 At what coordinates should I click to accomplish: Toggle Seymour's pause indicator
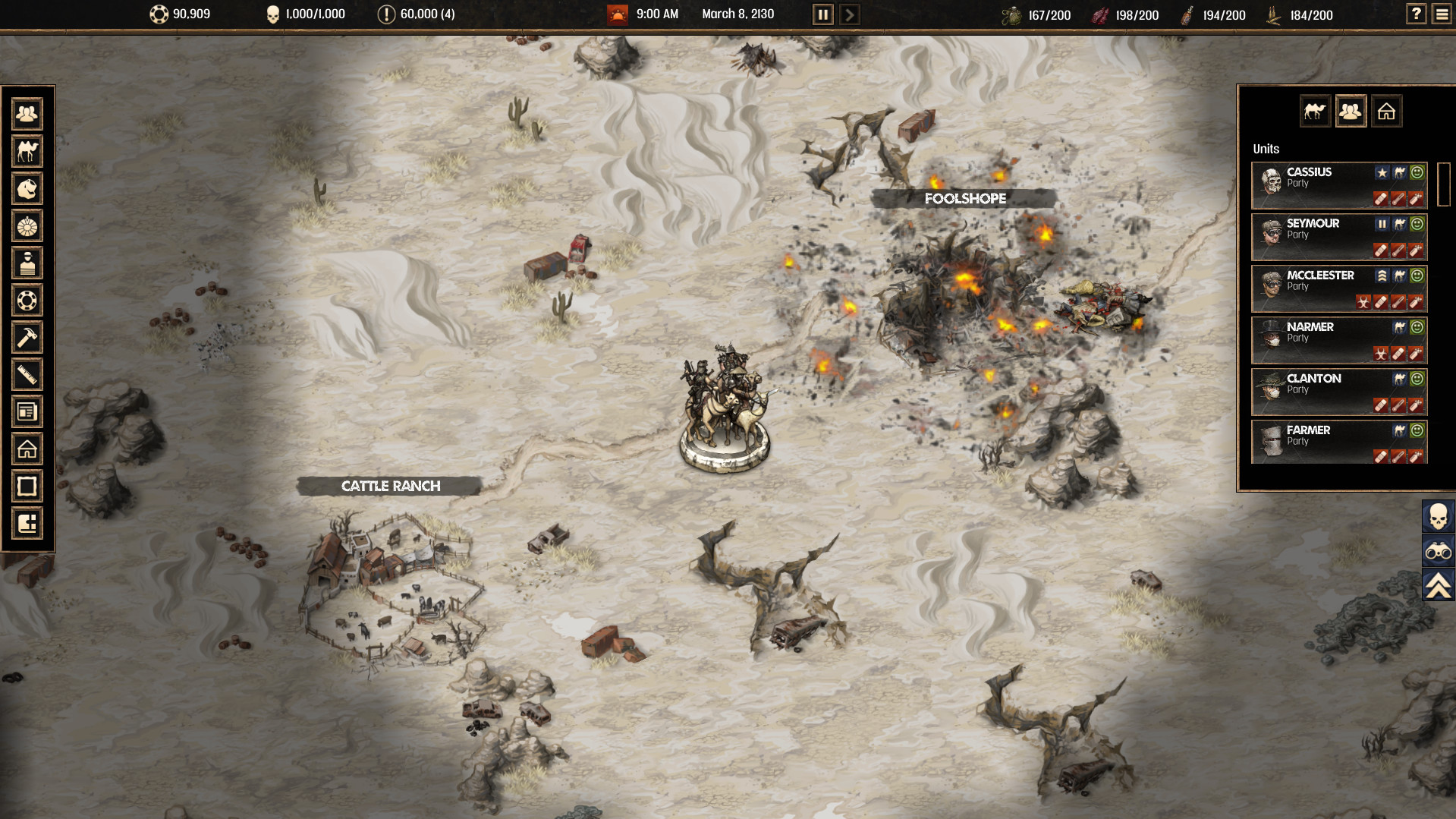tap(1382, 224)
